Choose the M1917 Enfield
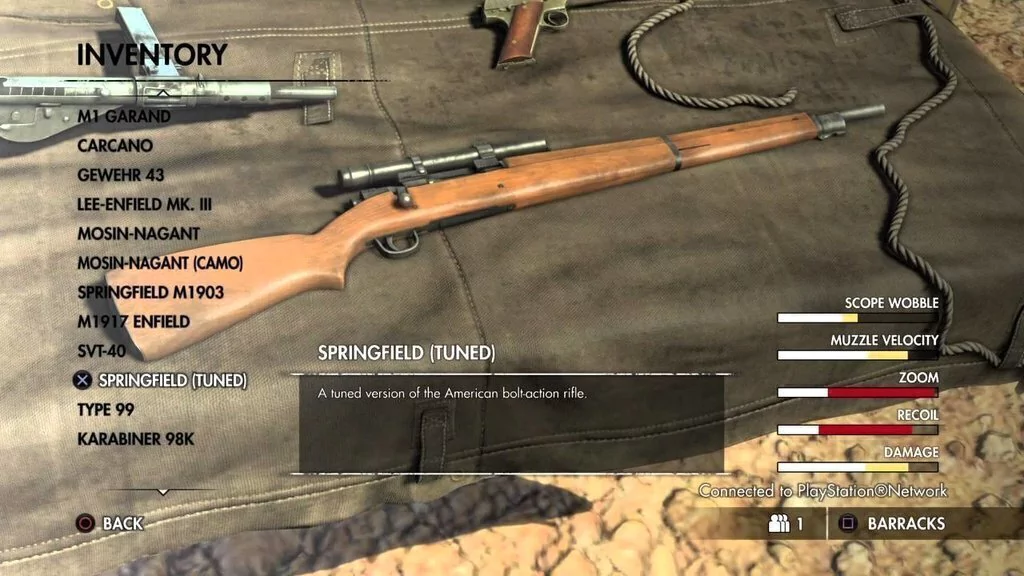 pos(133,322)
